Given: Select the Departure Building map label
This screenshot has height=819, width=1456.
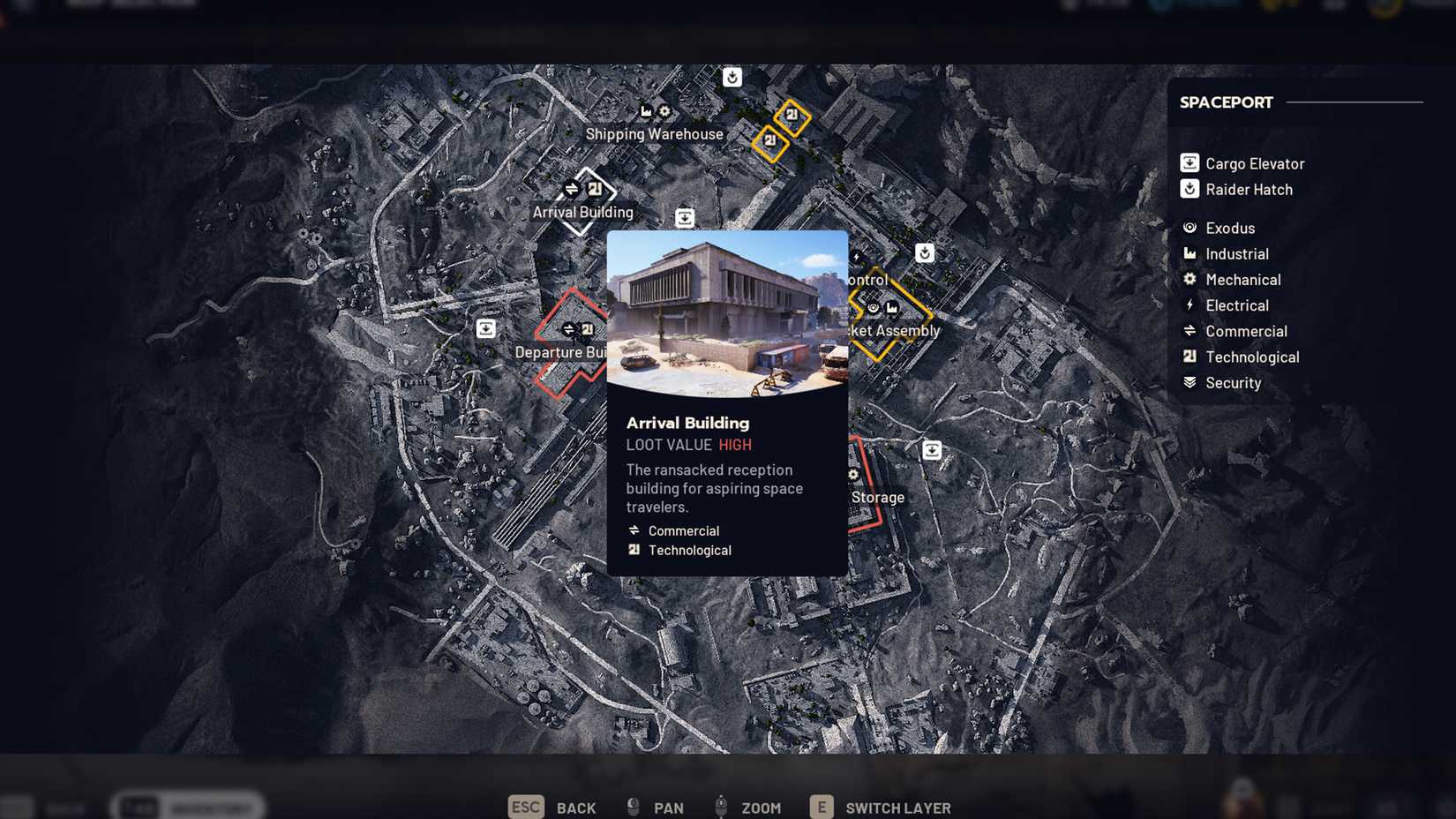Looking at the screenshot, I should pos(560,352).
